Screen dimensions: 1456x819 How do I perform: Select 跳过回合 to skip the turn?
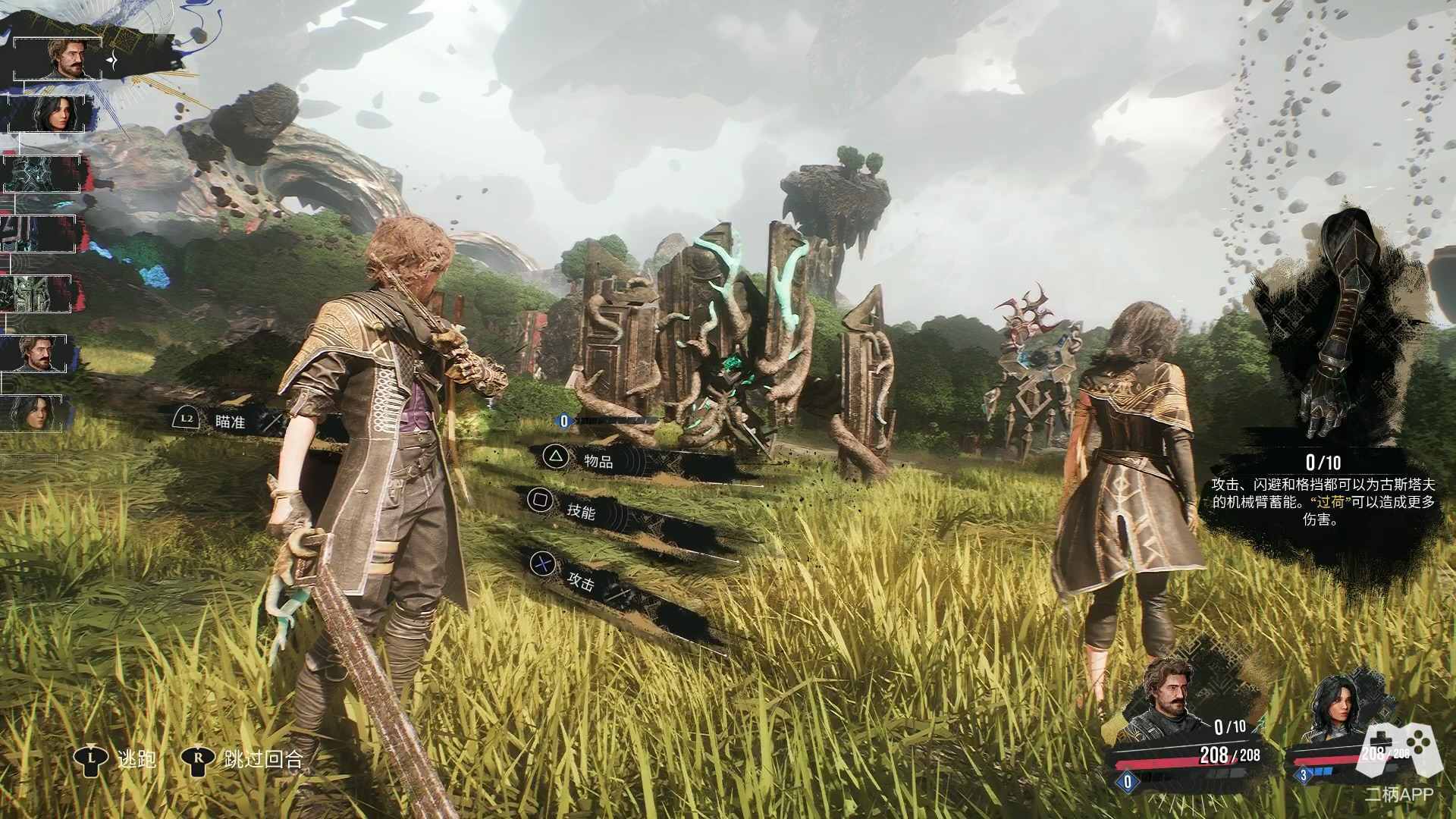(x=262, y=758)
